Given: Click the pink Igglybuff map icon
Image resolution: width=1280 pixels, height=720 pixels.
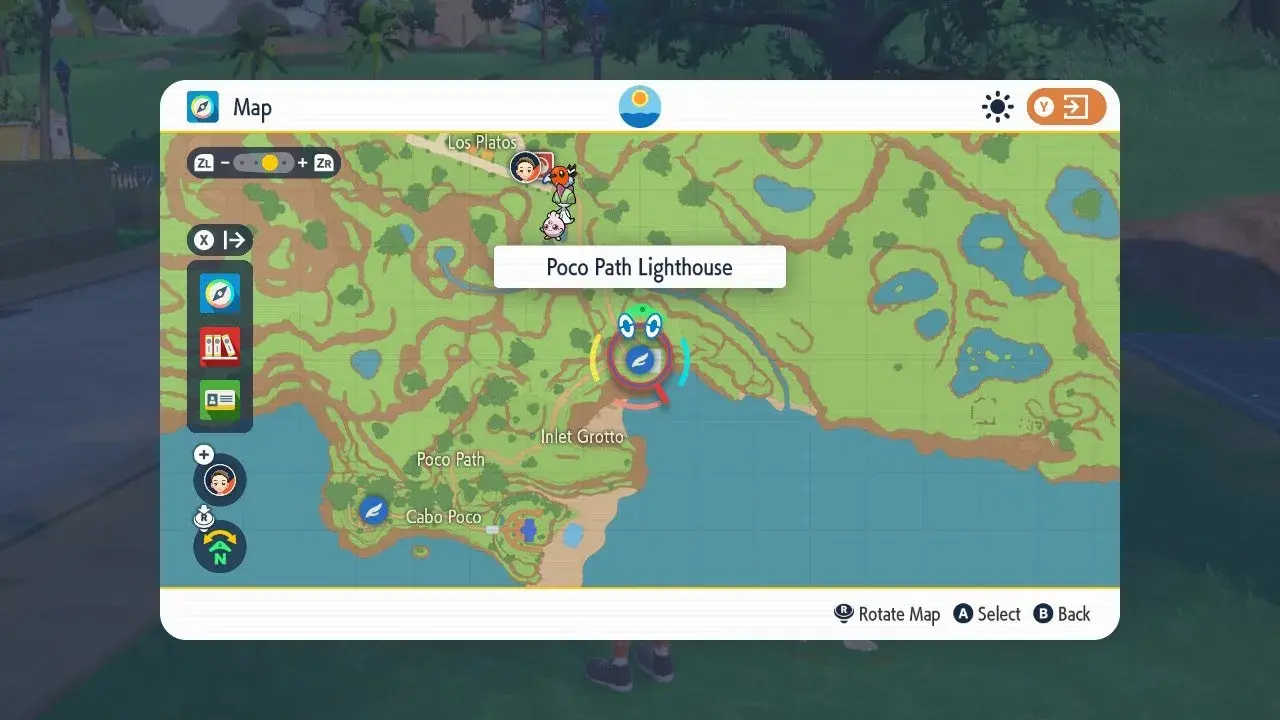Looking at the screenshot, I should coord(553,226).
